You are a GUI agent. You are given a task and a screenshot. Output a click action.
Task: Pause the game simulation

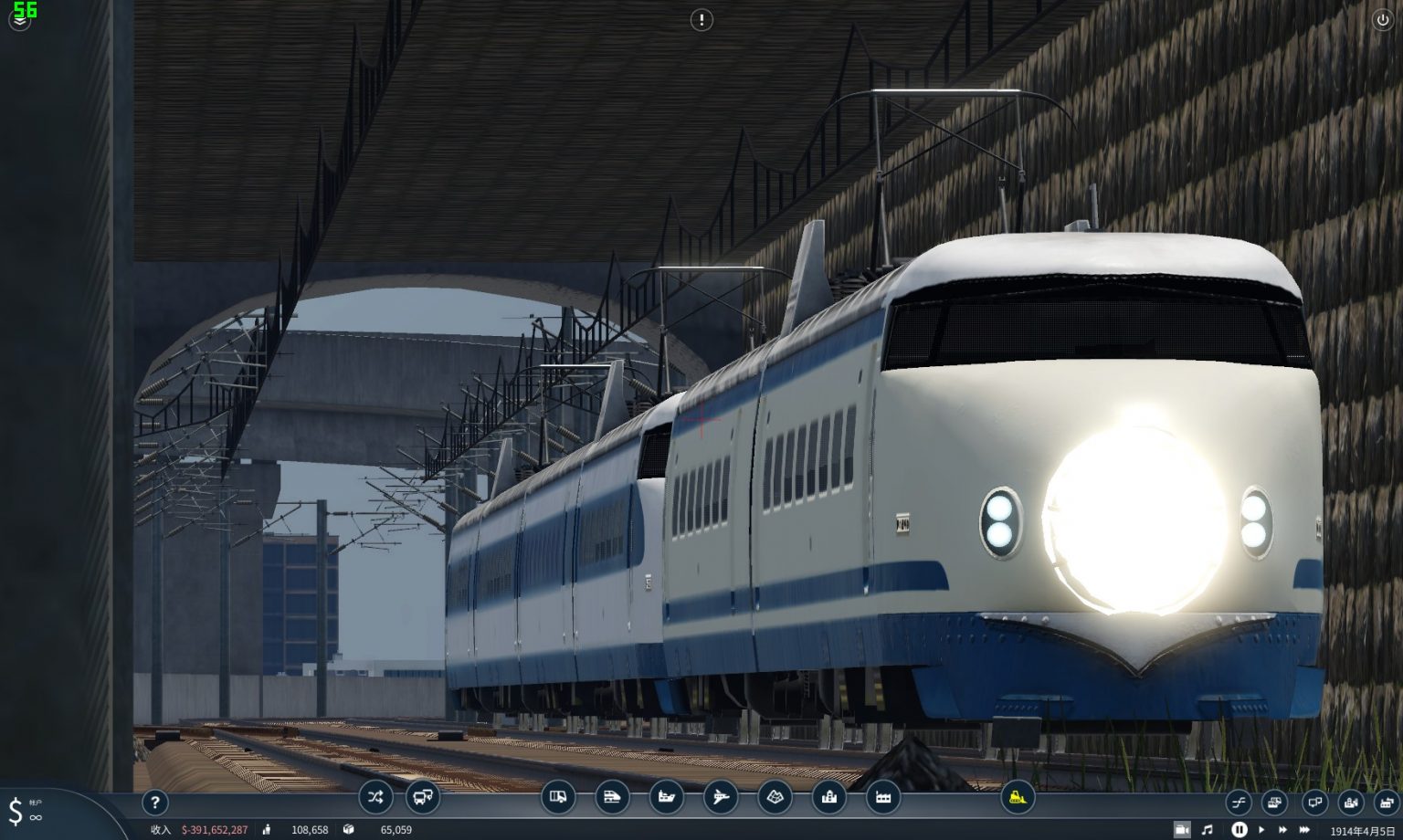click(x=1239, y=829)
